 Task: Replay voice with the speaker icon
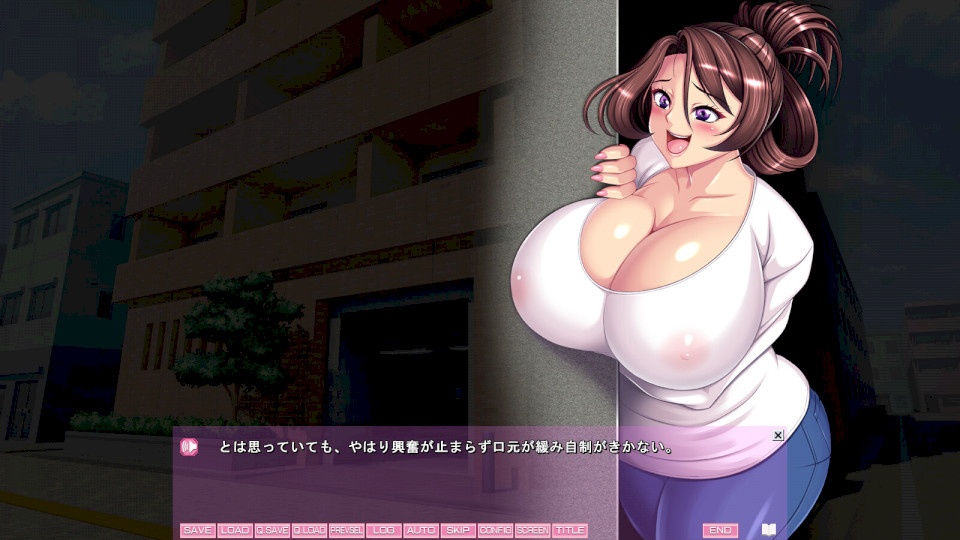point(189,447)
